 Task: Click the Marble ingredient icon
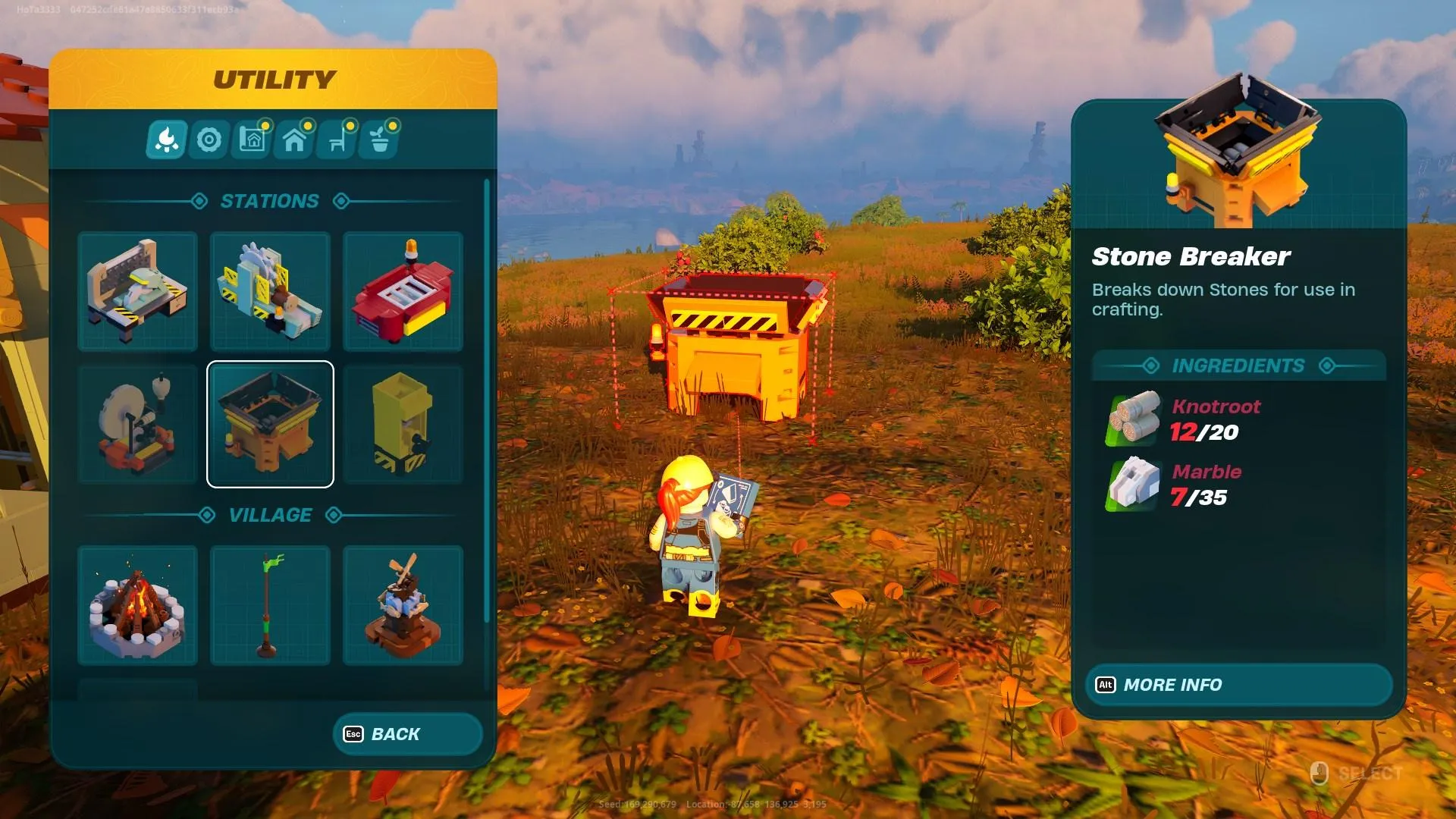[x=1134, y=484]
